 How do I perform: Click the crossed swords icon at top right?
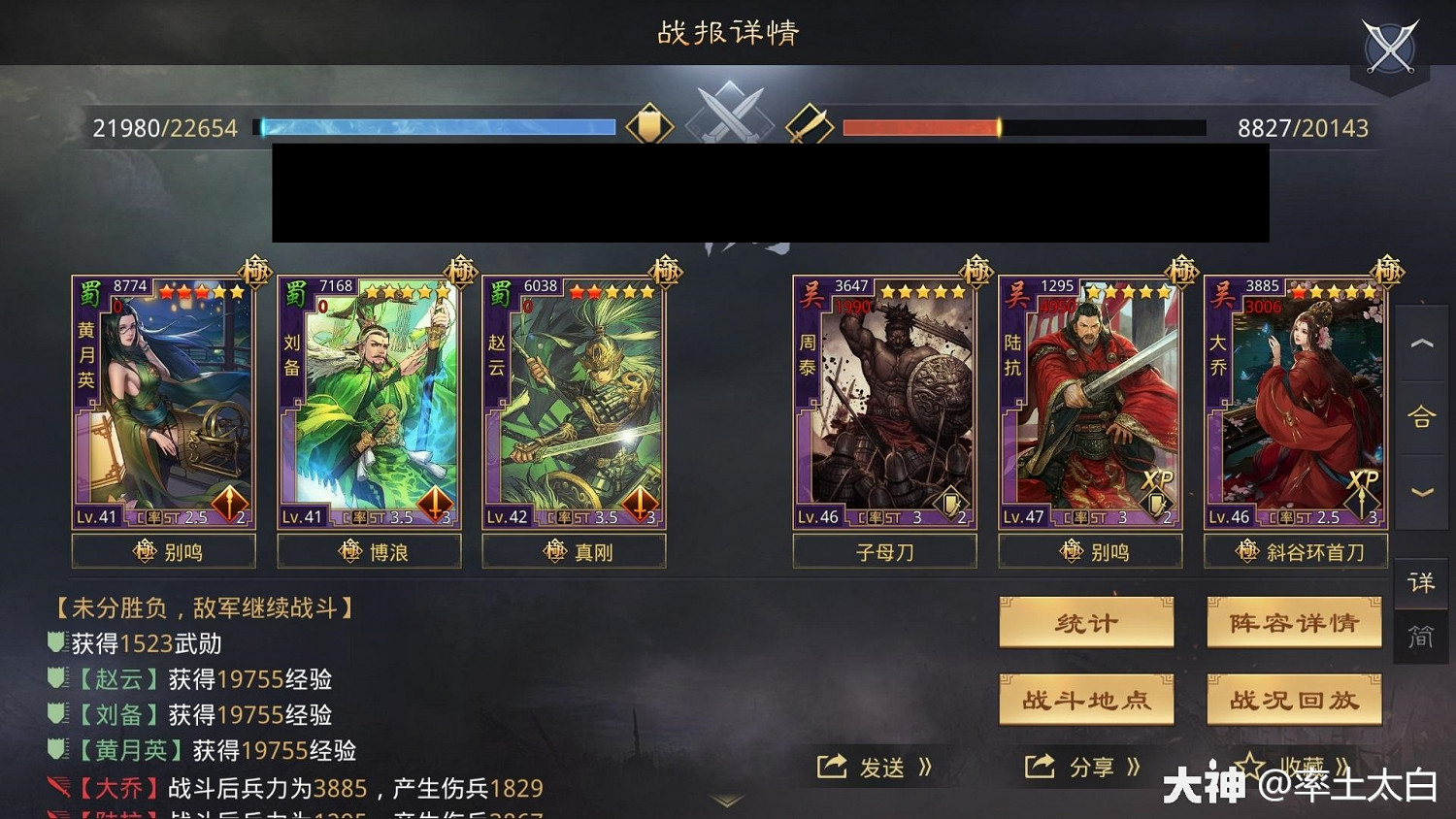coord(1390,44)
